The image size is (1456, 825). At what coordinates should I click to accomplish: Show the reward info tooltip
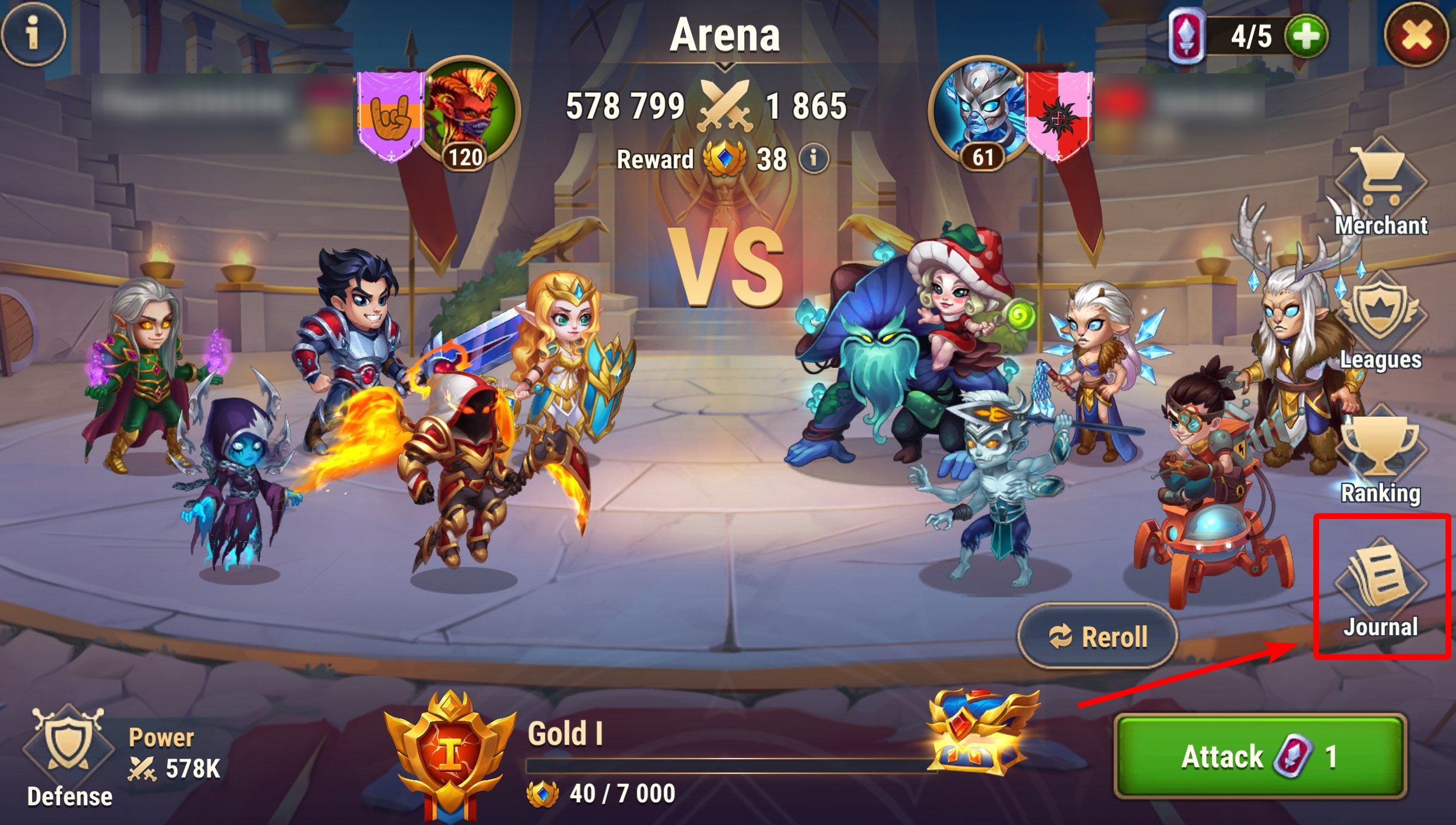(814, 158)
